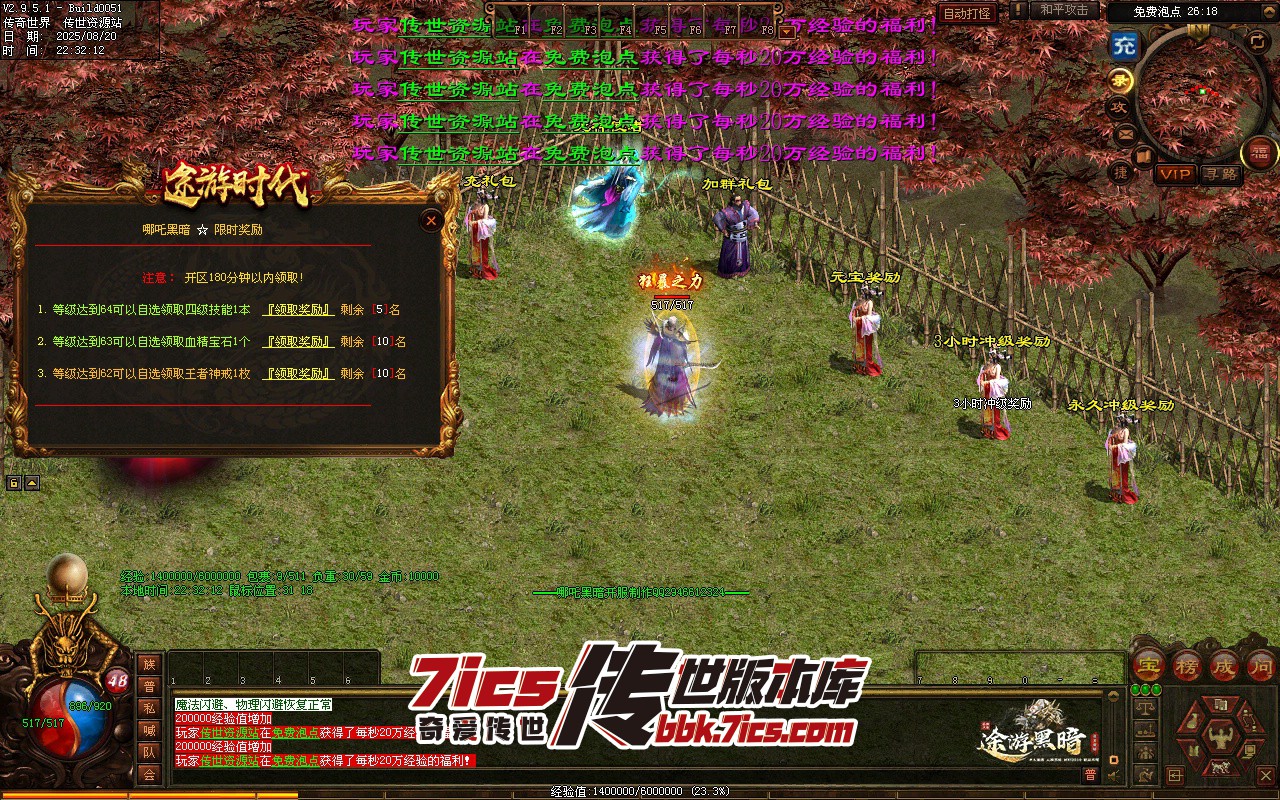Activate the 寻路 pathfinding button
The width and height of the screenshot is (1280, 800).
tap(1220, 174)
